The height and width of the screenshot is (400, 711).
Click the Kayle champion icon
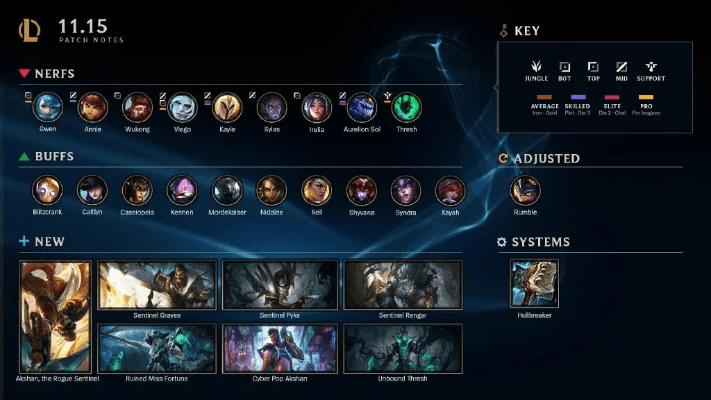[x=227, y=107]
